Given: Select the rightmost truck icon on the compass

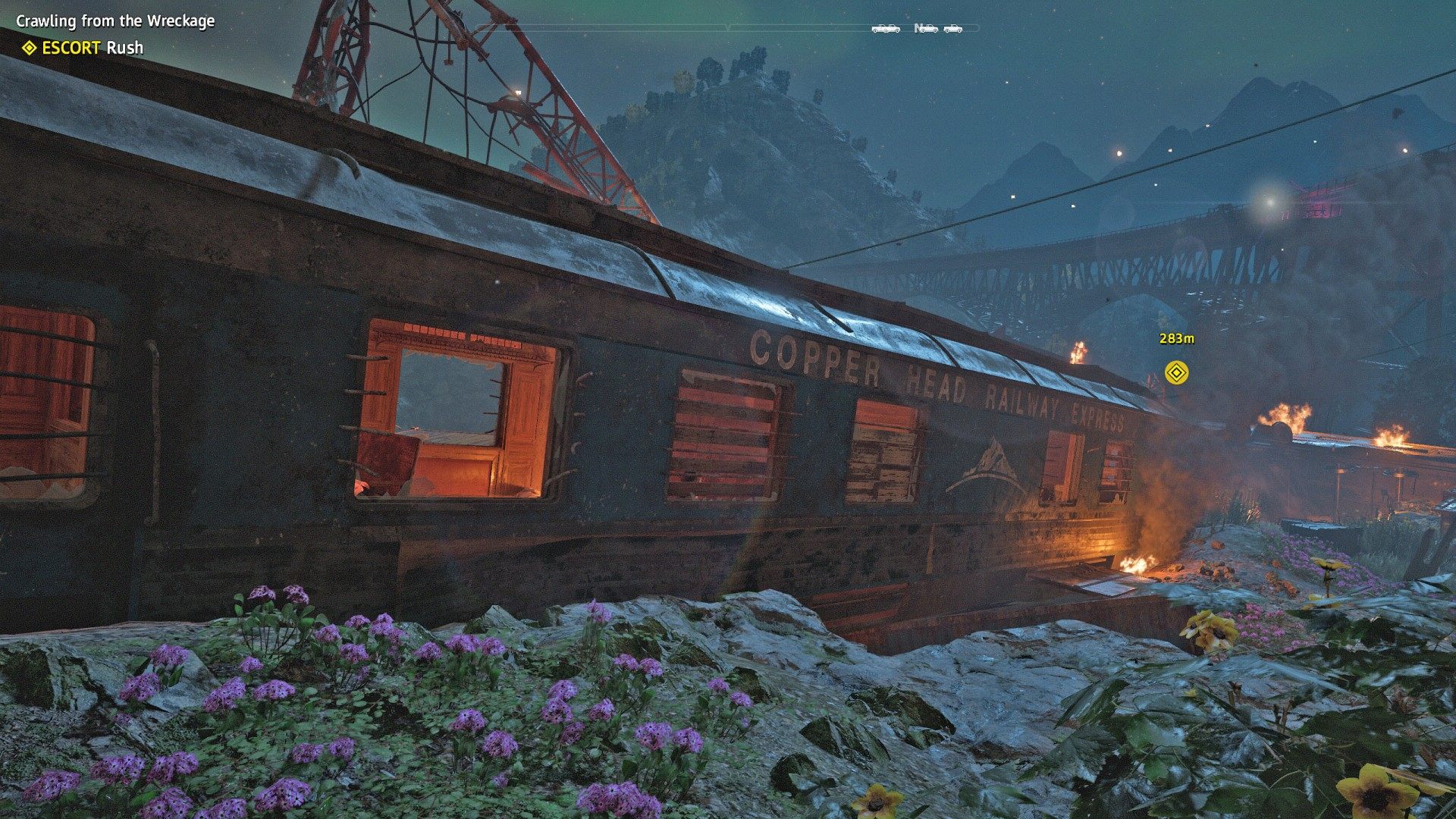Looking at the screenshot, I should [953, 29].
